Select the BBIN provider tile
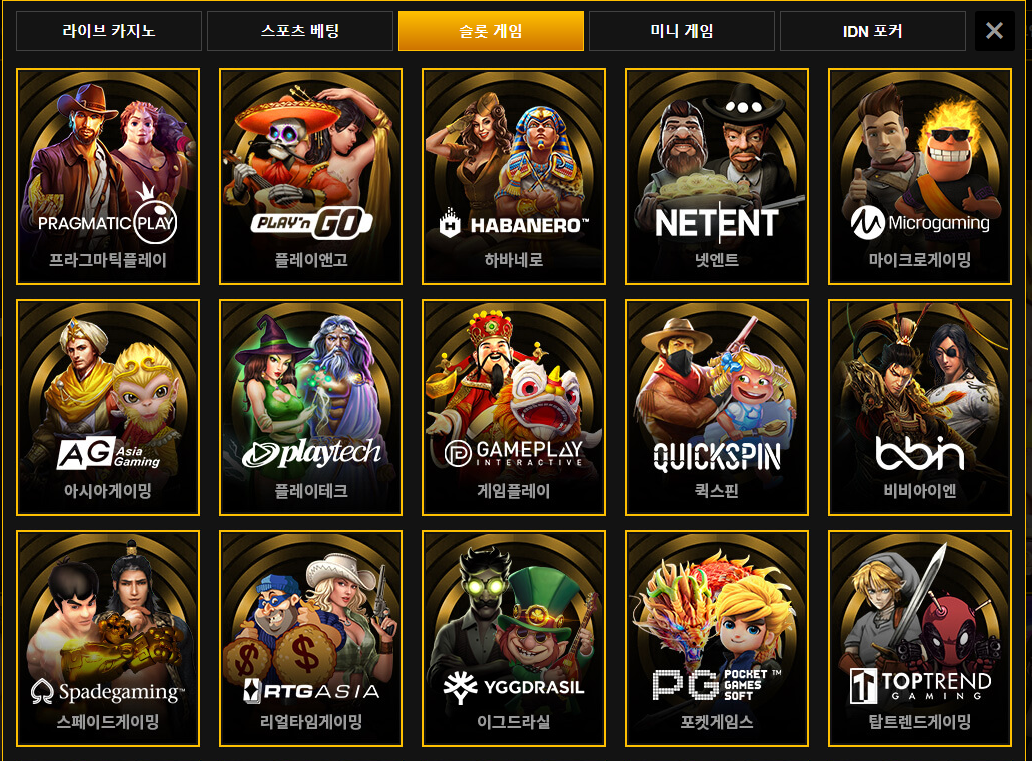This screenshot has height=761, width=1032. pyautogui.click(x=920, y=407)
